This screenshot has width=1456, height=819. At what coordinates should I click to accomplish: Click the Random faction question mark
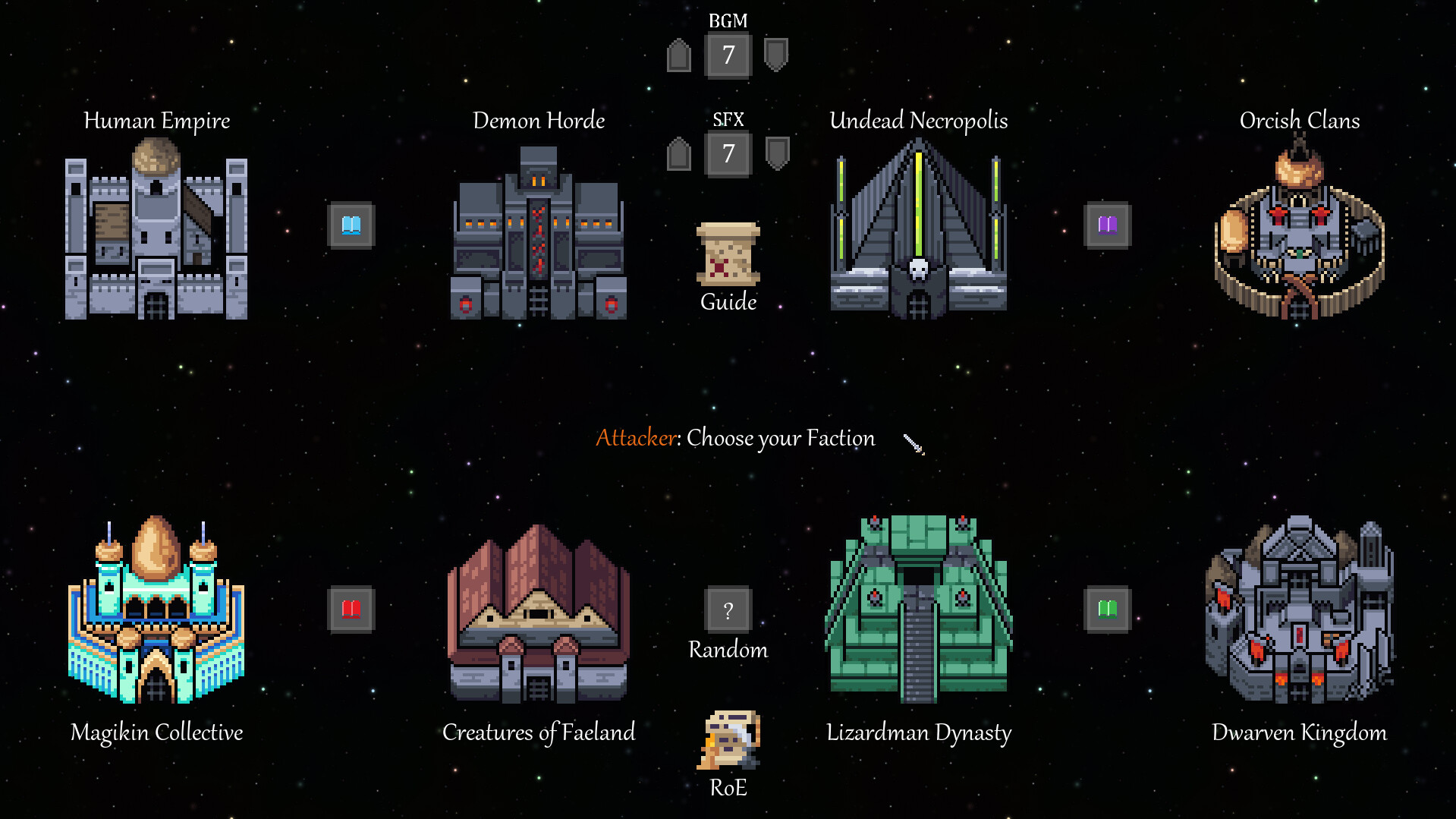tap(728, 610)
